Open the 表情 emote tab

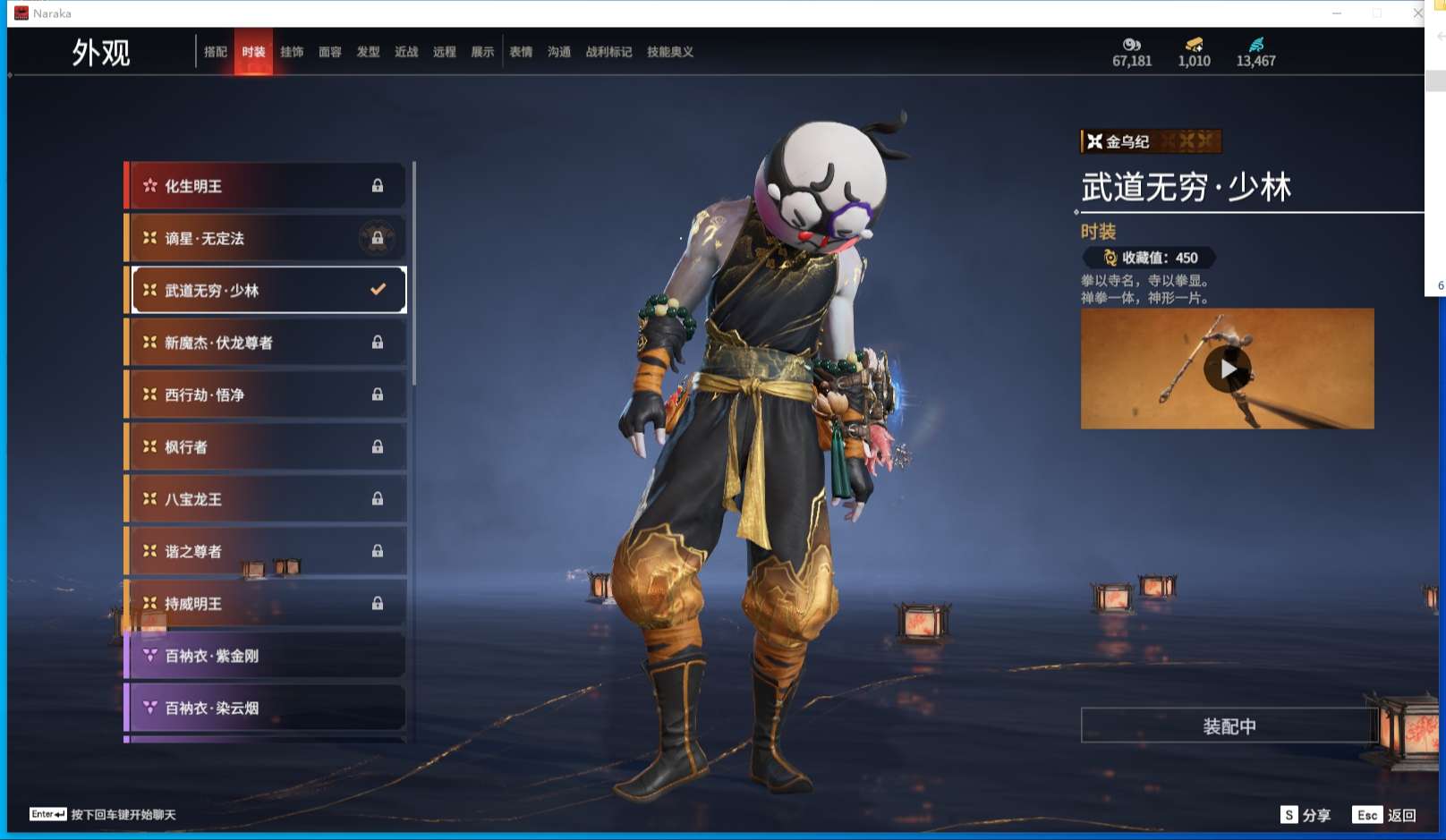tap(521, 52)
